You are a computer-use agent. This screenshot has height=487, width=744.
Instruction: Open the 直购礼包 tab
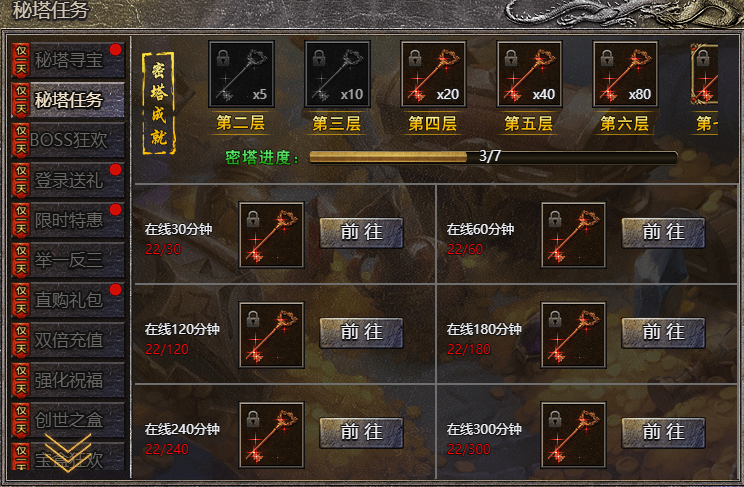click(x=68, y=300)
